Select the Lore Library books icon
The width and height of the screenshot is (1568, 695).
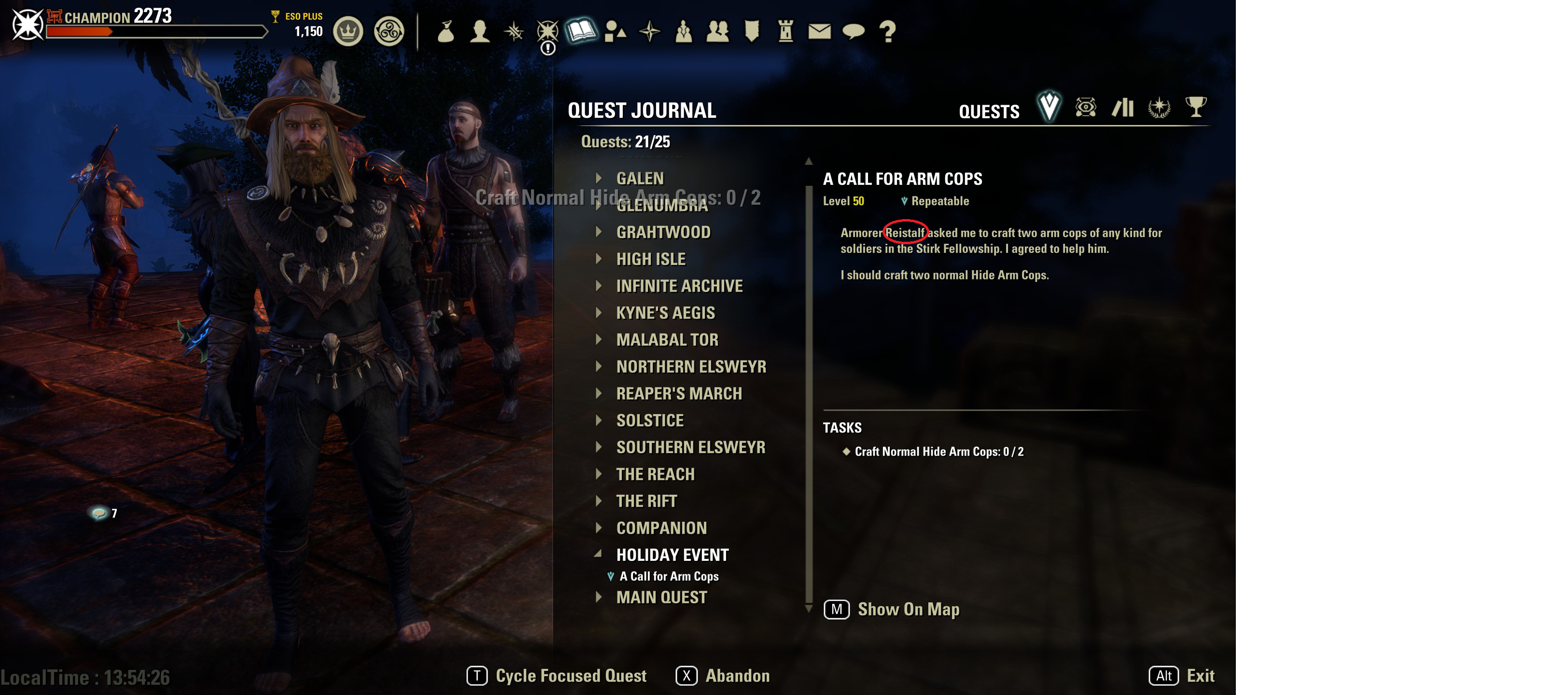[1124, 108]
